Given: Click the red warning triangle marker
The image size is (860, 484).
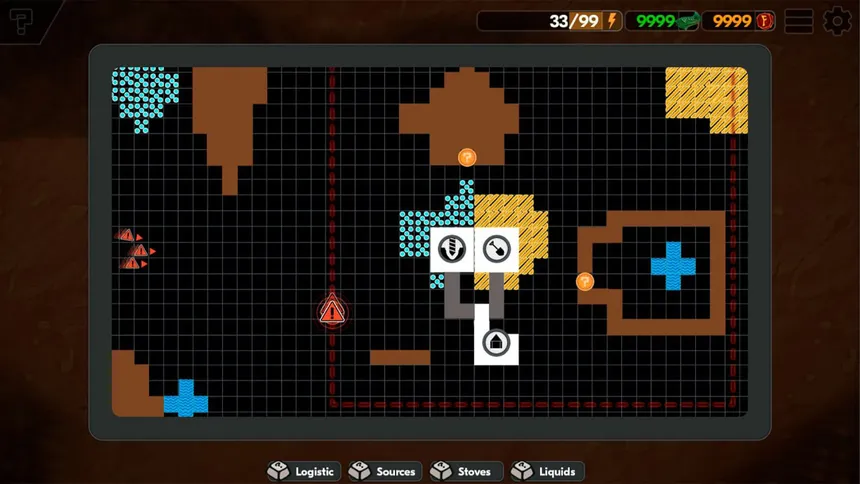Looking at the screenshot, I should [332, 311].
